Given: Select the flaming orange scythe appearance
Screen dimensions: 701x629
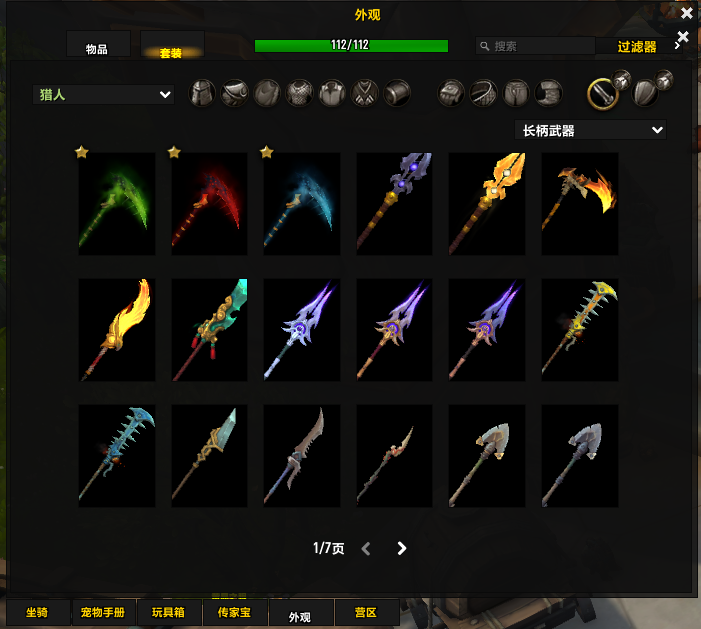Looking at the screenshot, I should [579, 204].
